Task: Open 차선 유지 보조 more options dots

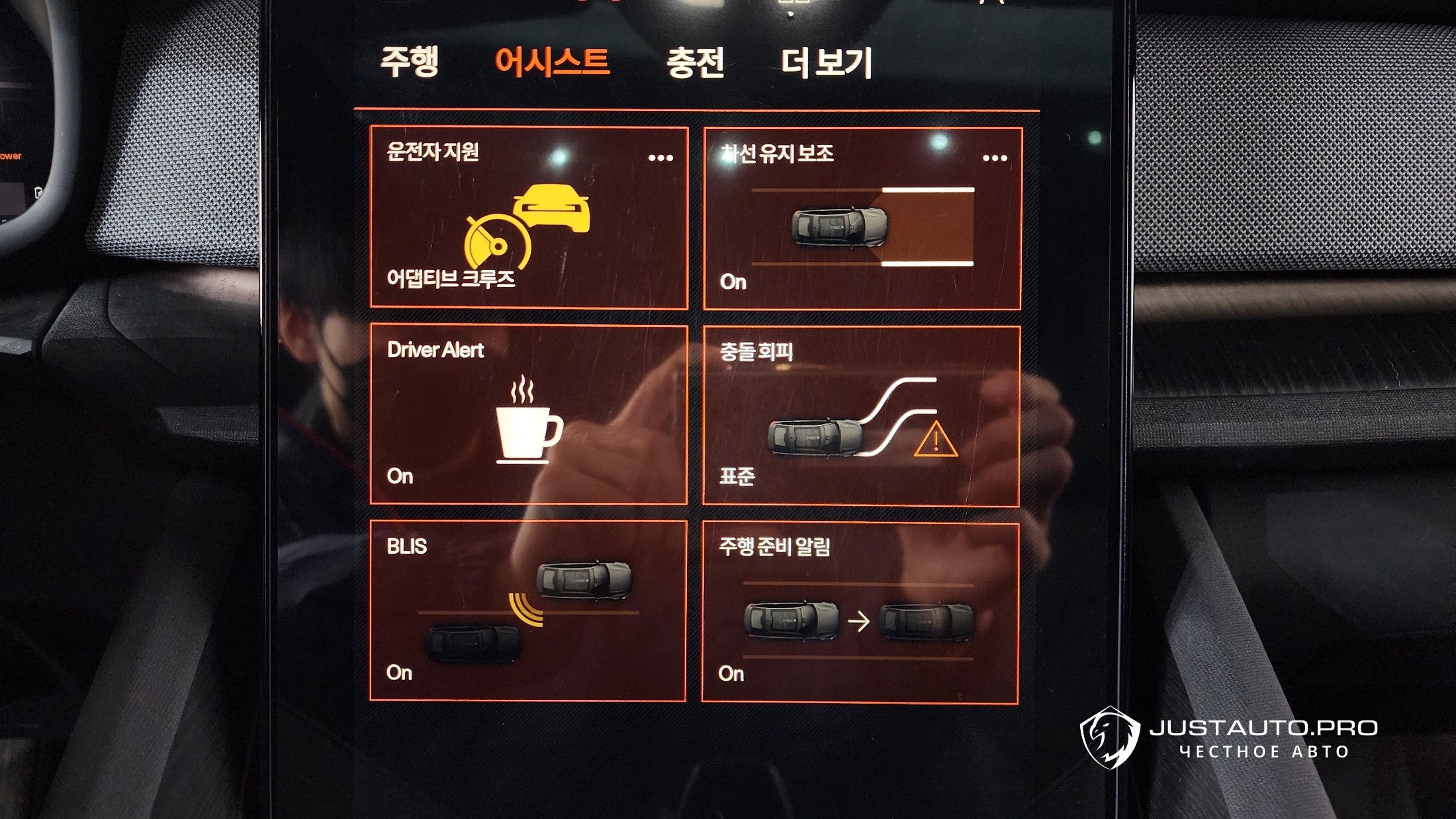Action: click(x=995, y=158)
